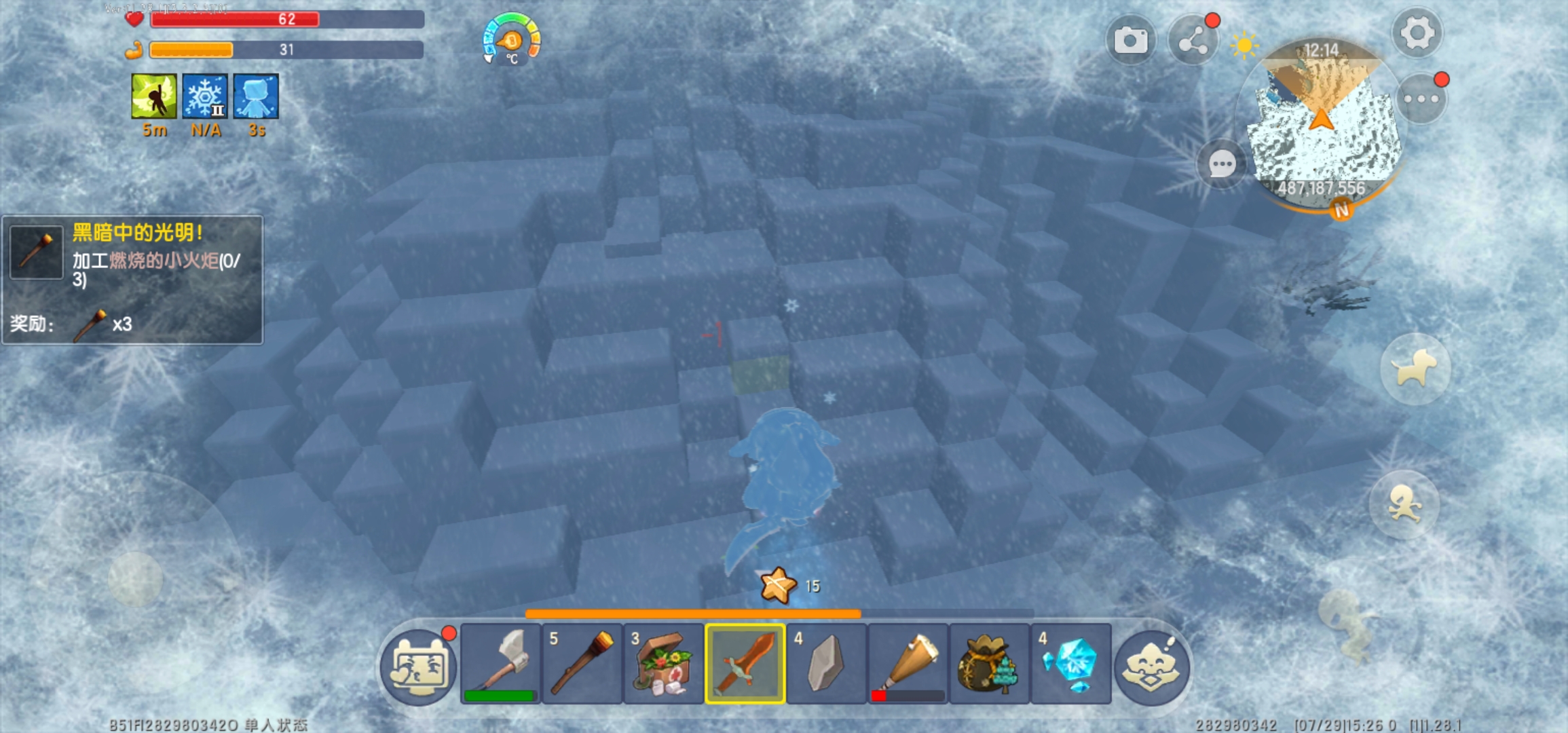Select the grey stone hotbar slot
The height and width of the screenshot is (733, 1568).
point(826,663)
